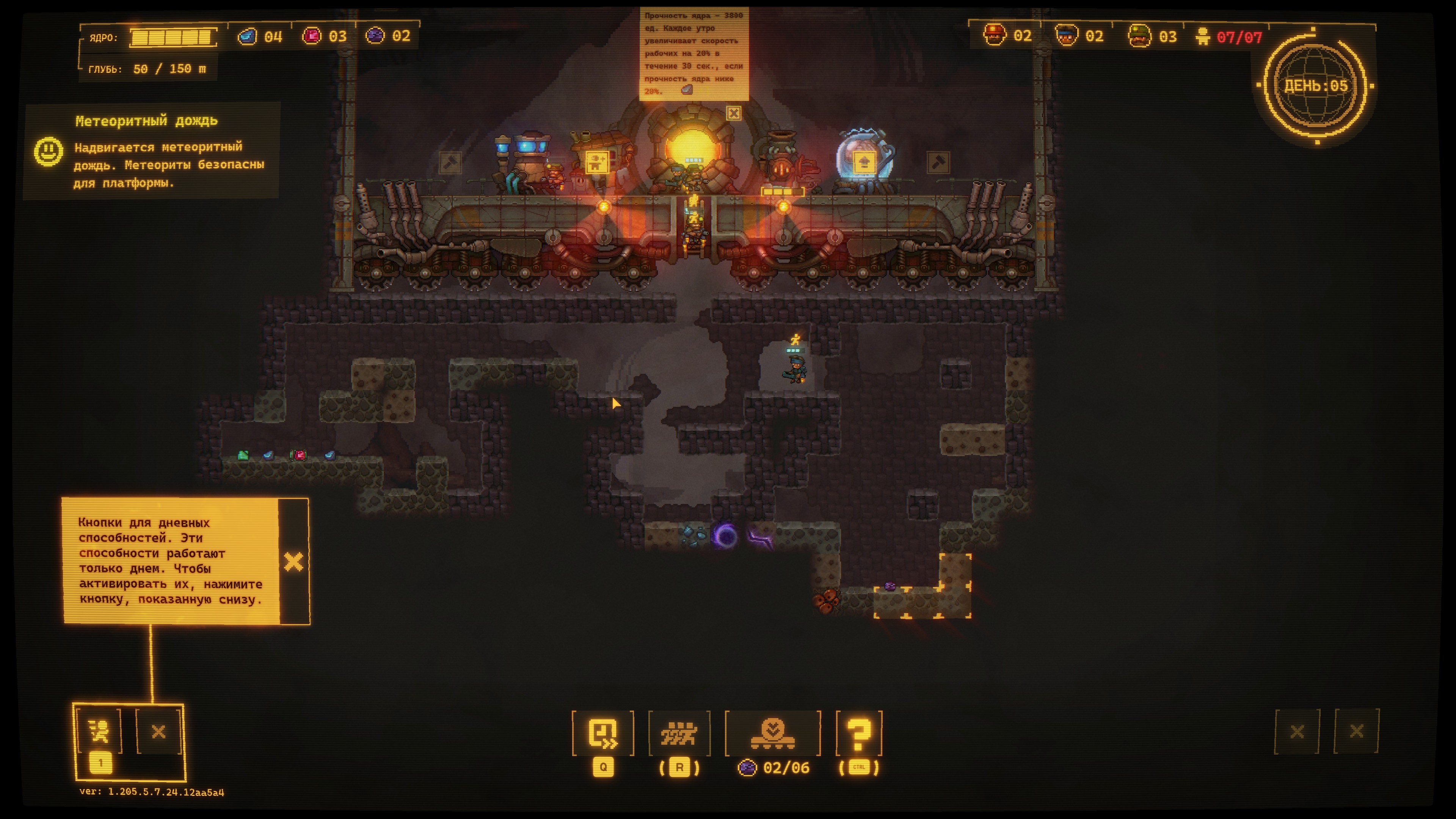Close the core durability tooltip

click(x=733, y=114)
